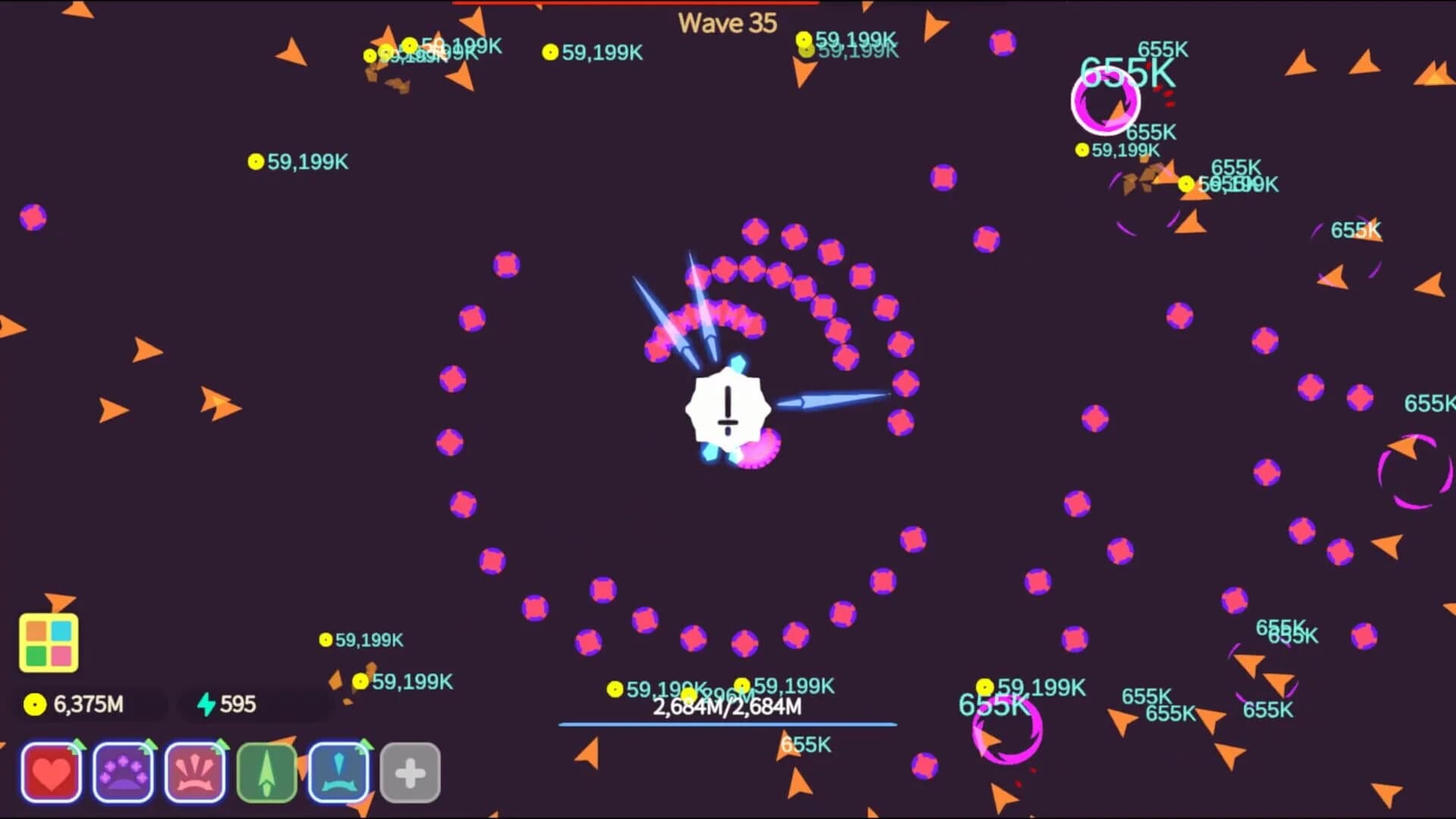Viewport: 1456px width, 819px height.
Task: Click the plus icon on the empty ability slot
Action: [x=410, y=771]
